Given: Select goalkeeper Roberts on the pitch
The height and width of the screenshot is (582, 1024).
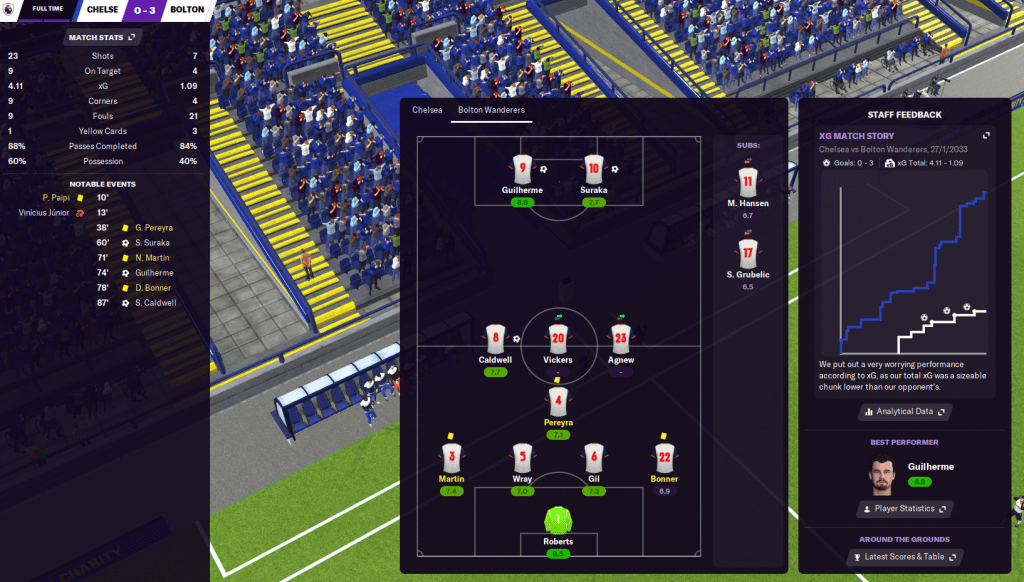Looking at the screenshot, I should click(559, 522).
